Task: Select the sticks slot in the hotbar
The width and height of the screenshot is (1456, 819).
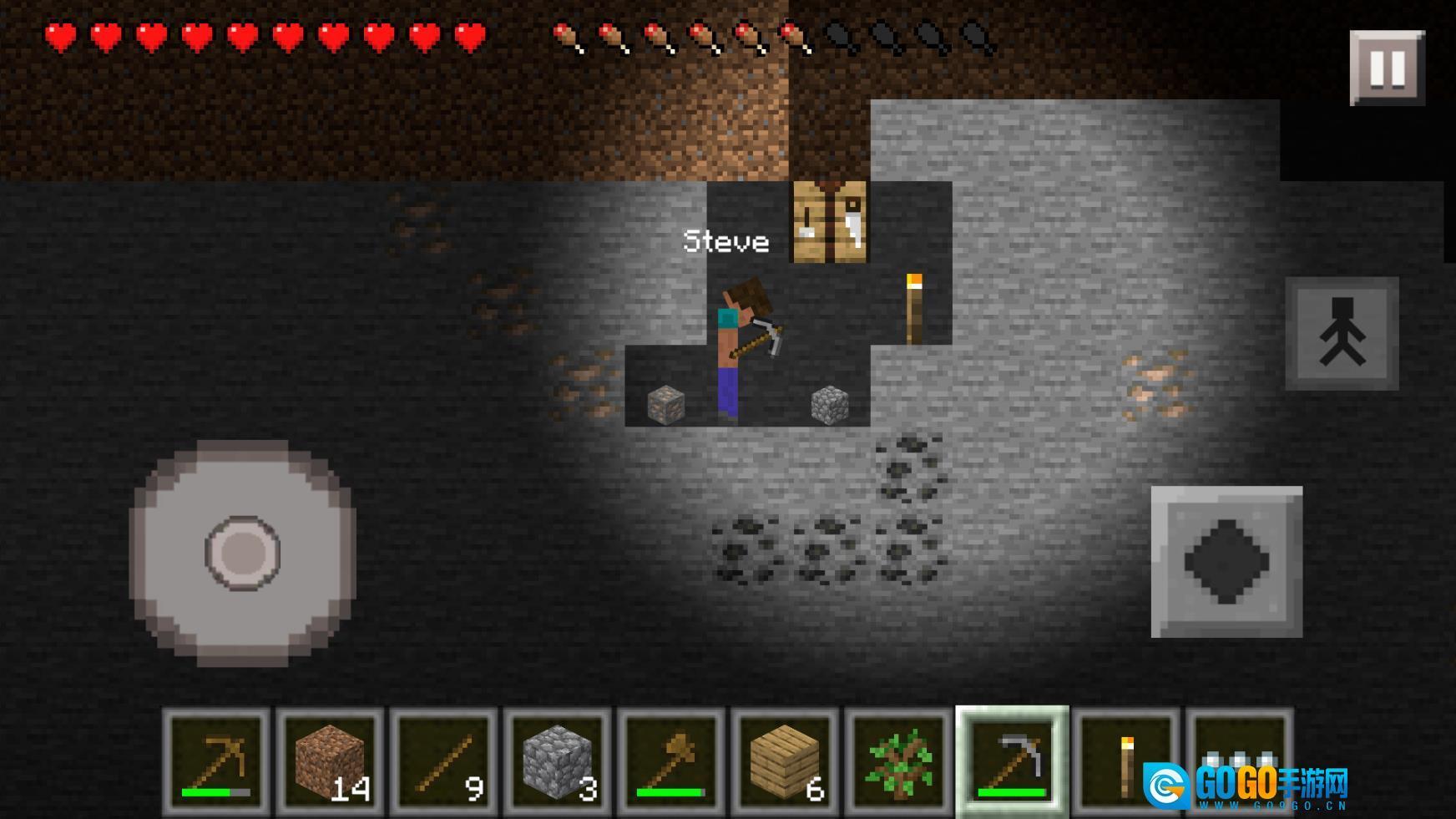Action: tap(443, 761)
